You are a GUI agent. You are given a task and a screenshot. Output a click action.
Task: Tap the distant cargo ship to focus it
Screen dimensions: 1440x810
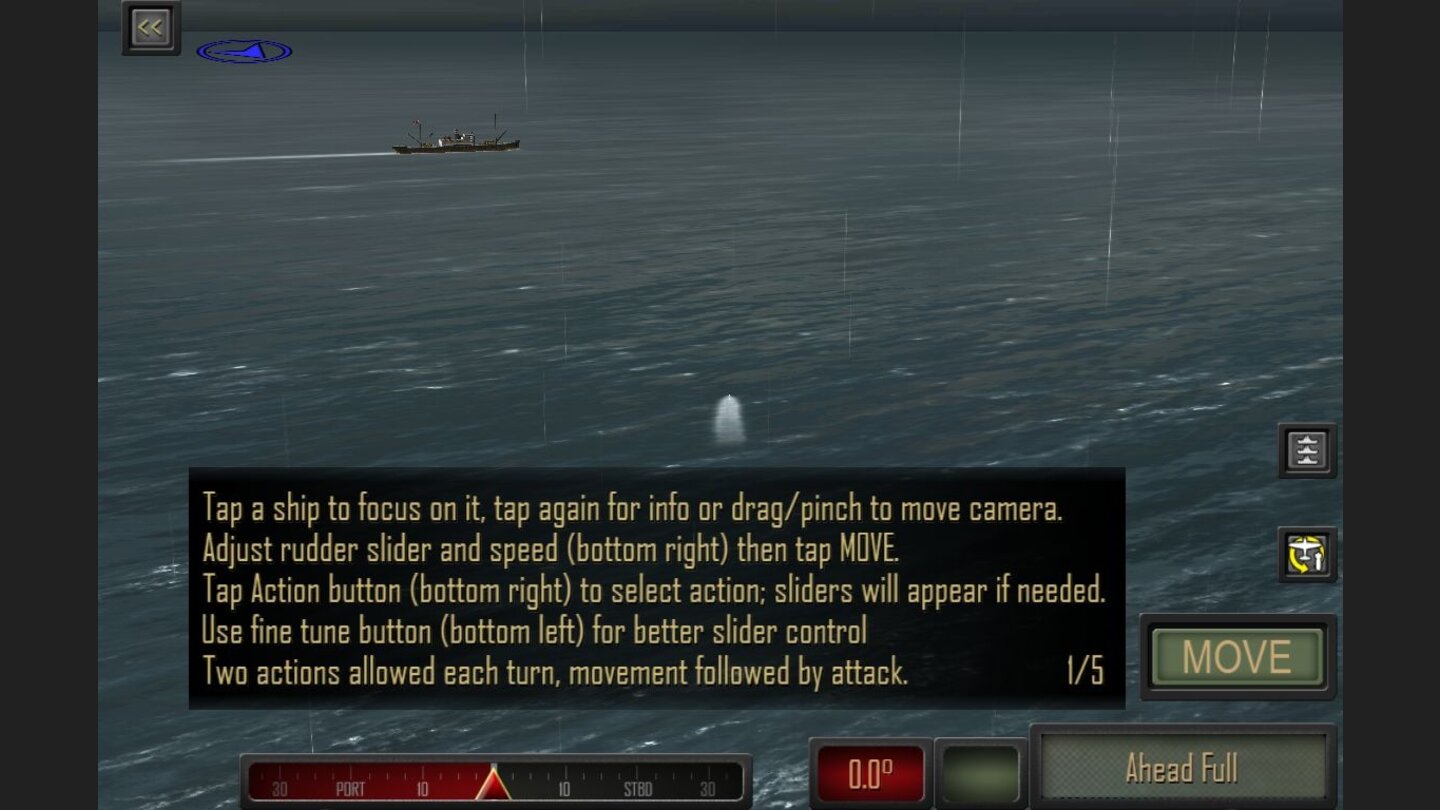click(455, 140)
